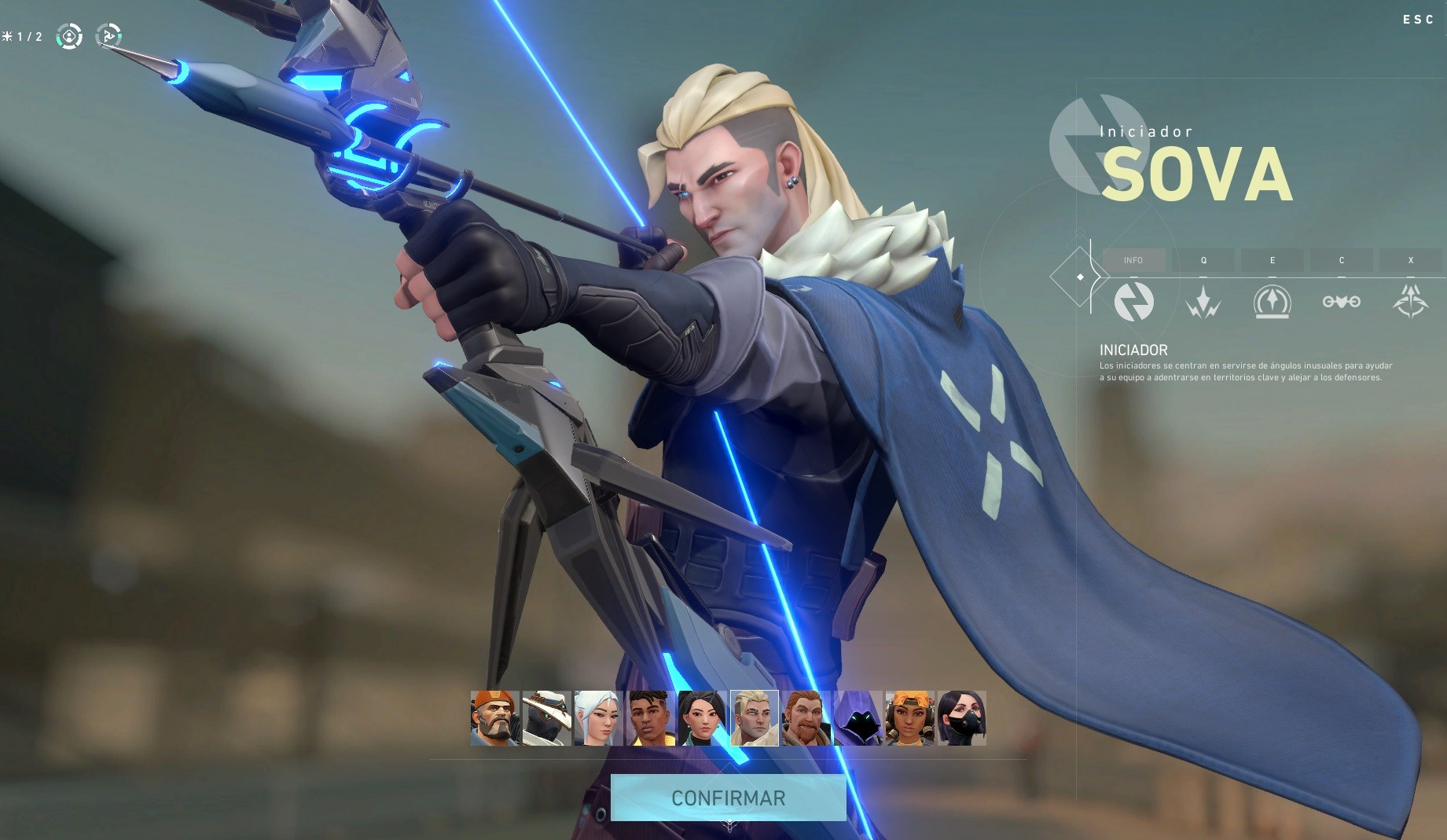Viewport: 1447px width, 840px height.
Task: Select the highlighted Sova portrait
Action: tap(754, 718)
